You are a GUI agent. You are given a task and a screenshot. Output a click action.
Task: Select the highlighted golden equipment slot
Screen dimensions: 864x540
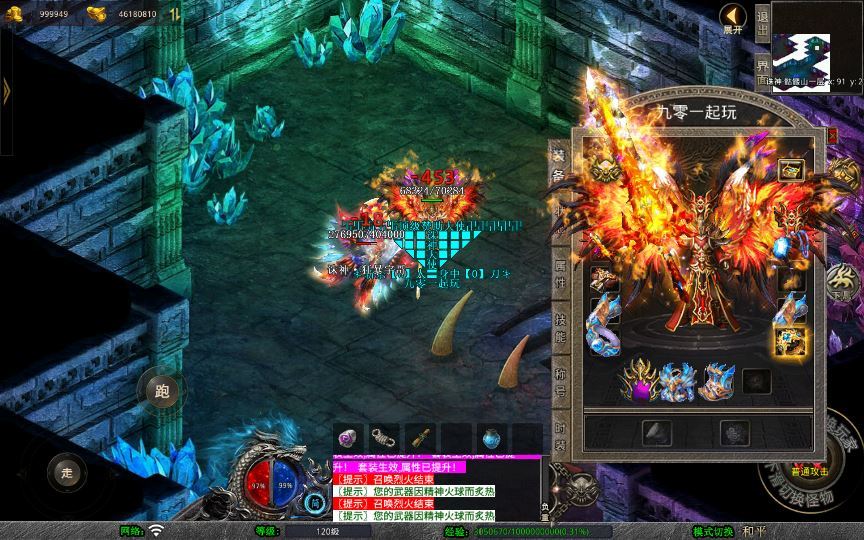point(790,342)
